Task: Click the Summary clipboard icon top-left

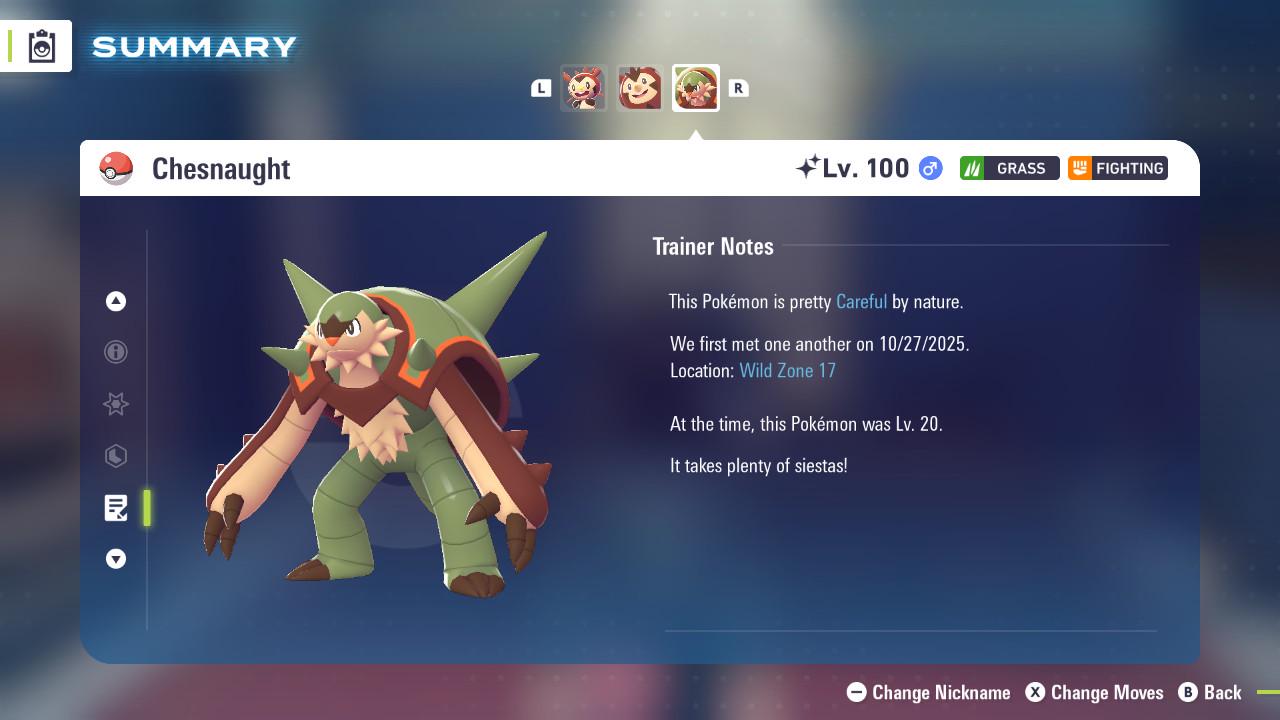Action: click(40, 45)
